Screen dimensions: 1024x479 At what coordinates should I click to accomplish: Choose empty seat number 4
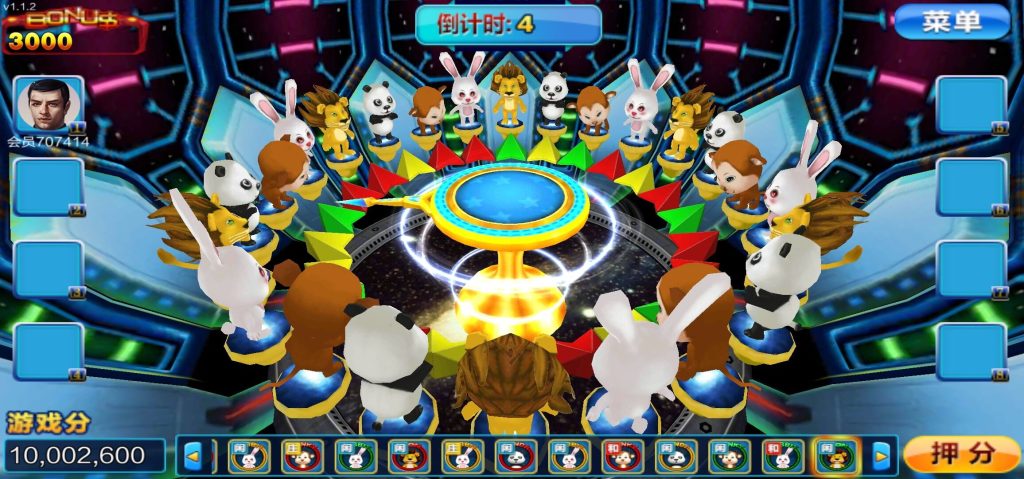48,351
